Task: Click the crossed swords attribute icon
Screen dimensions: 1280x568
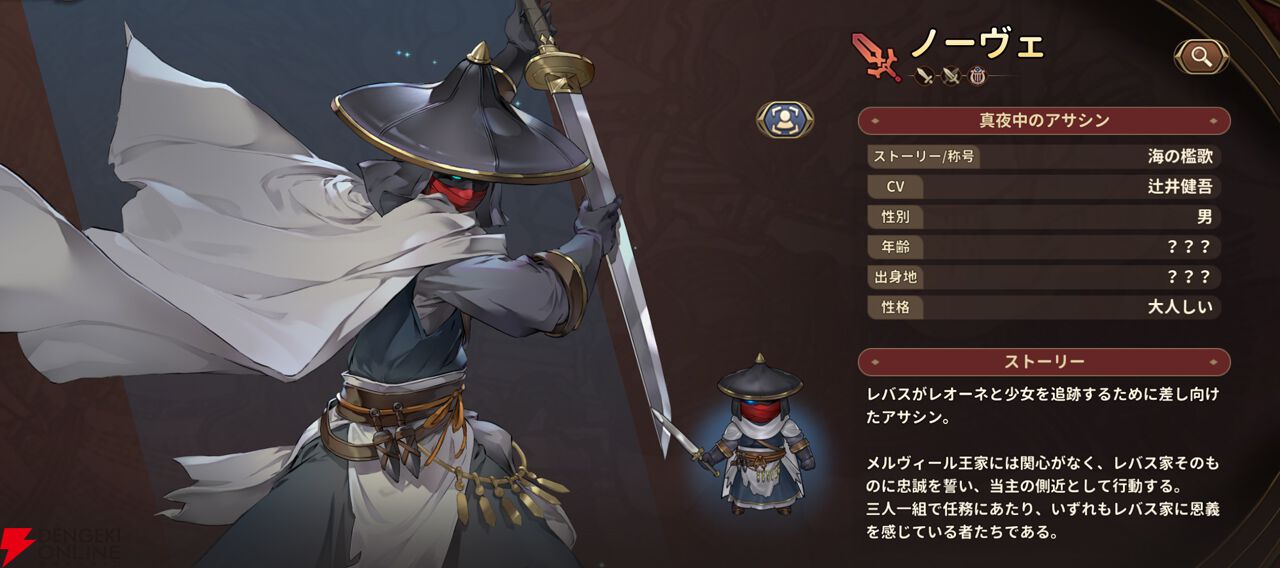Action: [x=951, y=76]
